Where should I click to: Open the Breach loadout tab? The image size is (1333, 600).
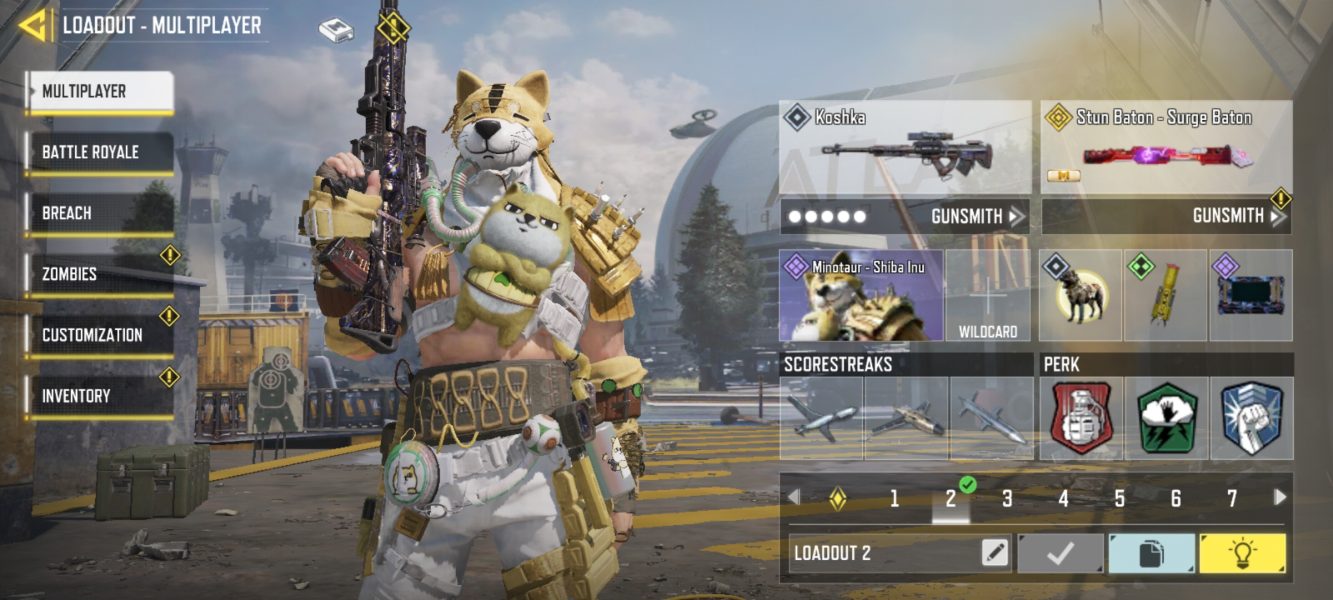100,214
